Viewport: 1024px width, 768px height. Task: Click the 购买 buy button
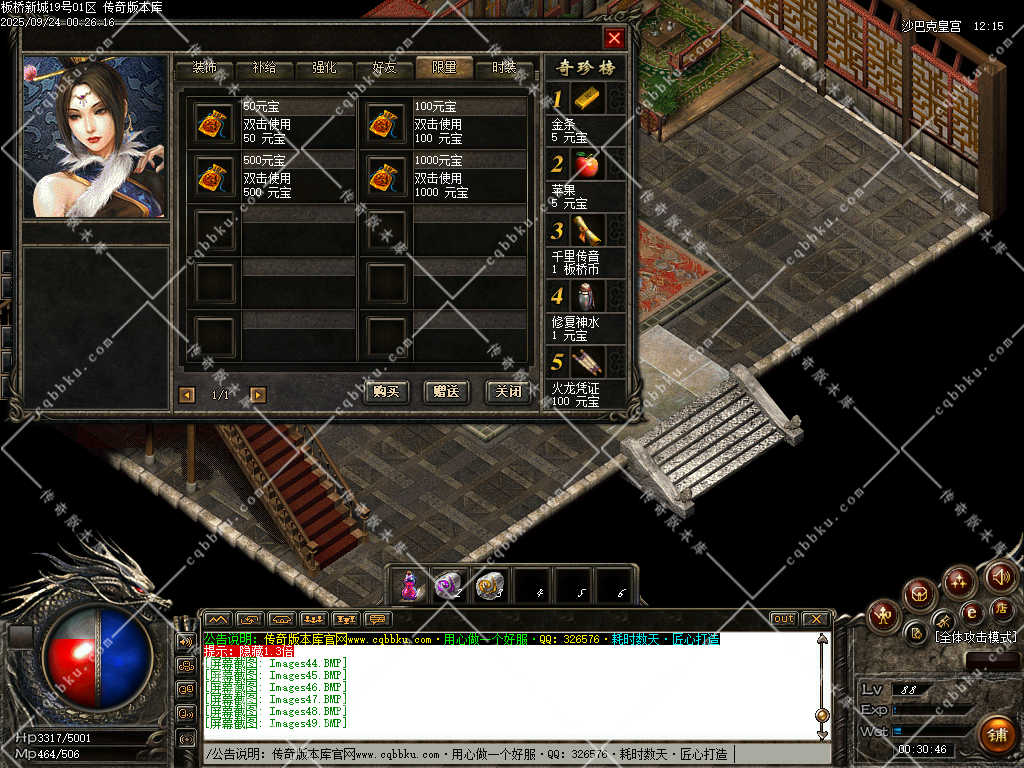387,392
